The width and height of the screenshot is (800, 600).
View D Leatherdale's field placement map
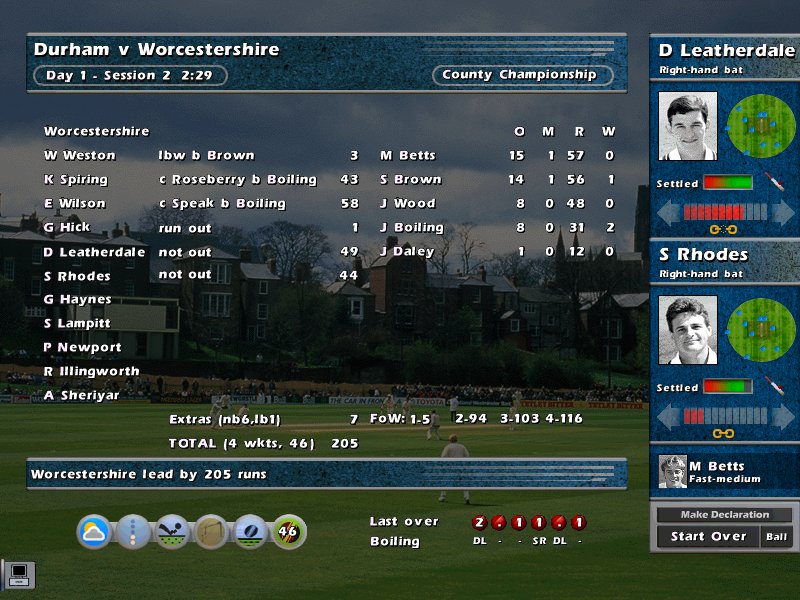[761, 126]
